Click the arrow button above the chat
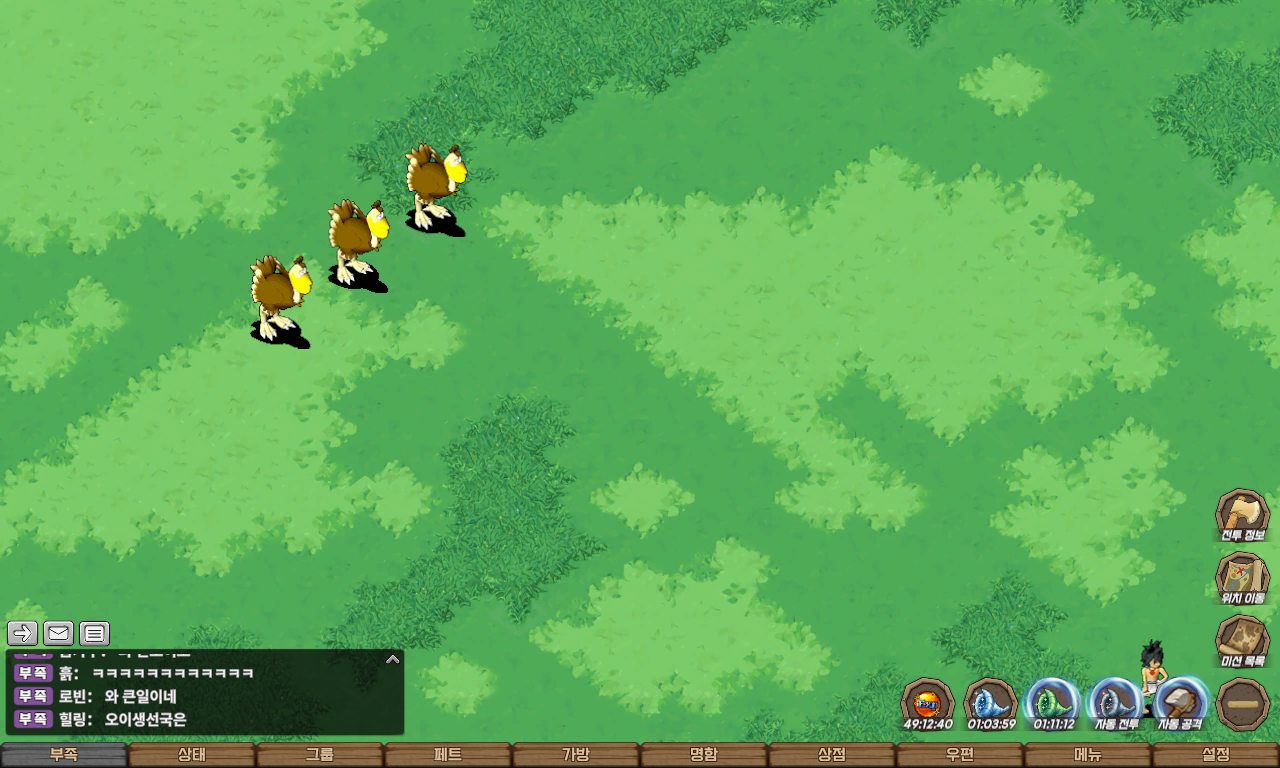This screenshot has width=1280, height=768. tap(23, 633)
